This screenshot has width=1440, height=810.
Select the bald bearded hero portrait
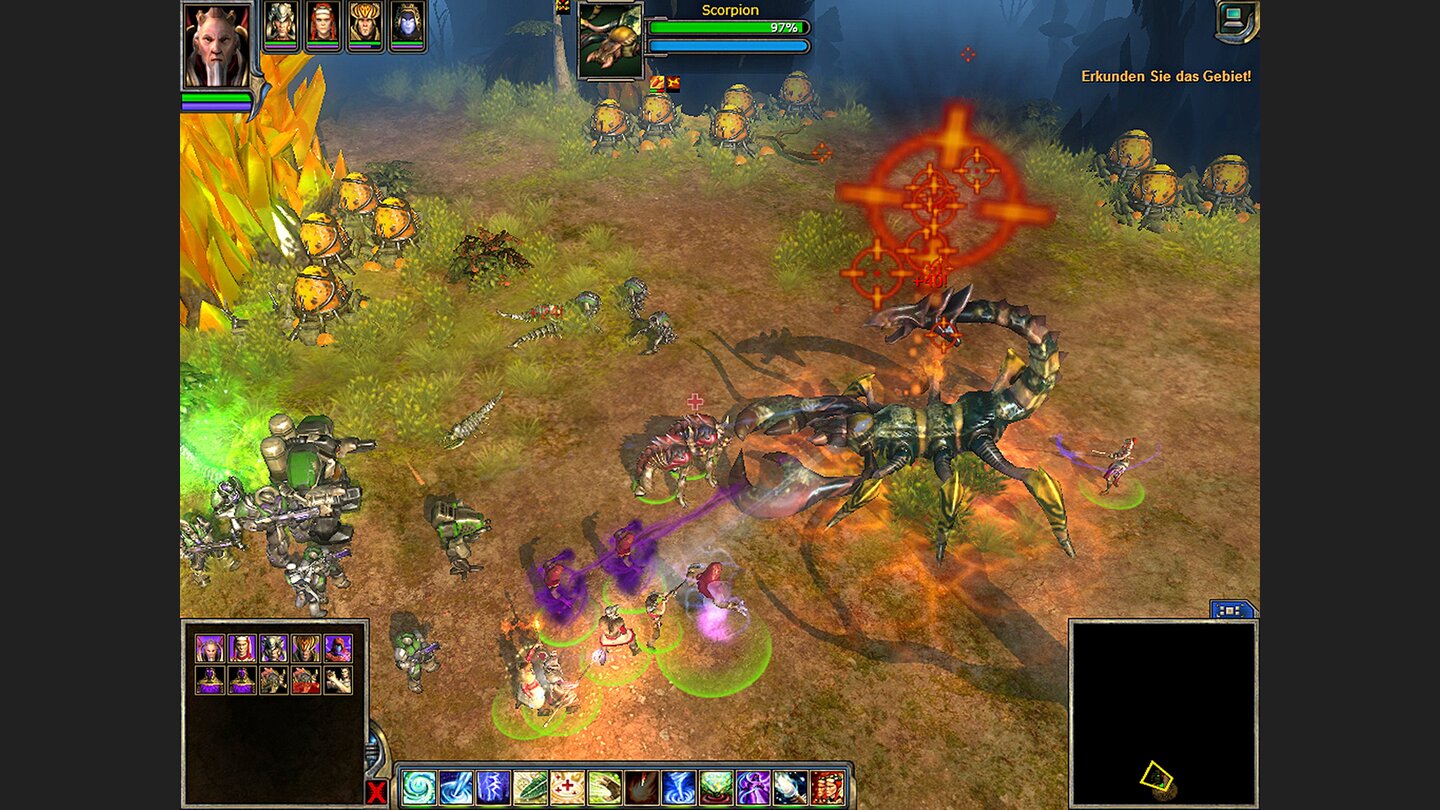(x=216, y=45)
